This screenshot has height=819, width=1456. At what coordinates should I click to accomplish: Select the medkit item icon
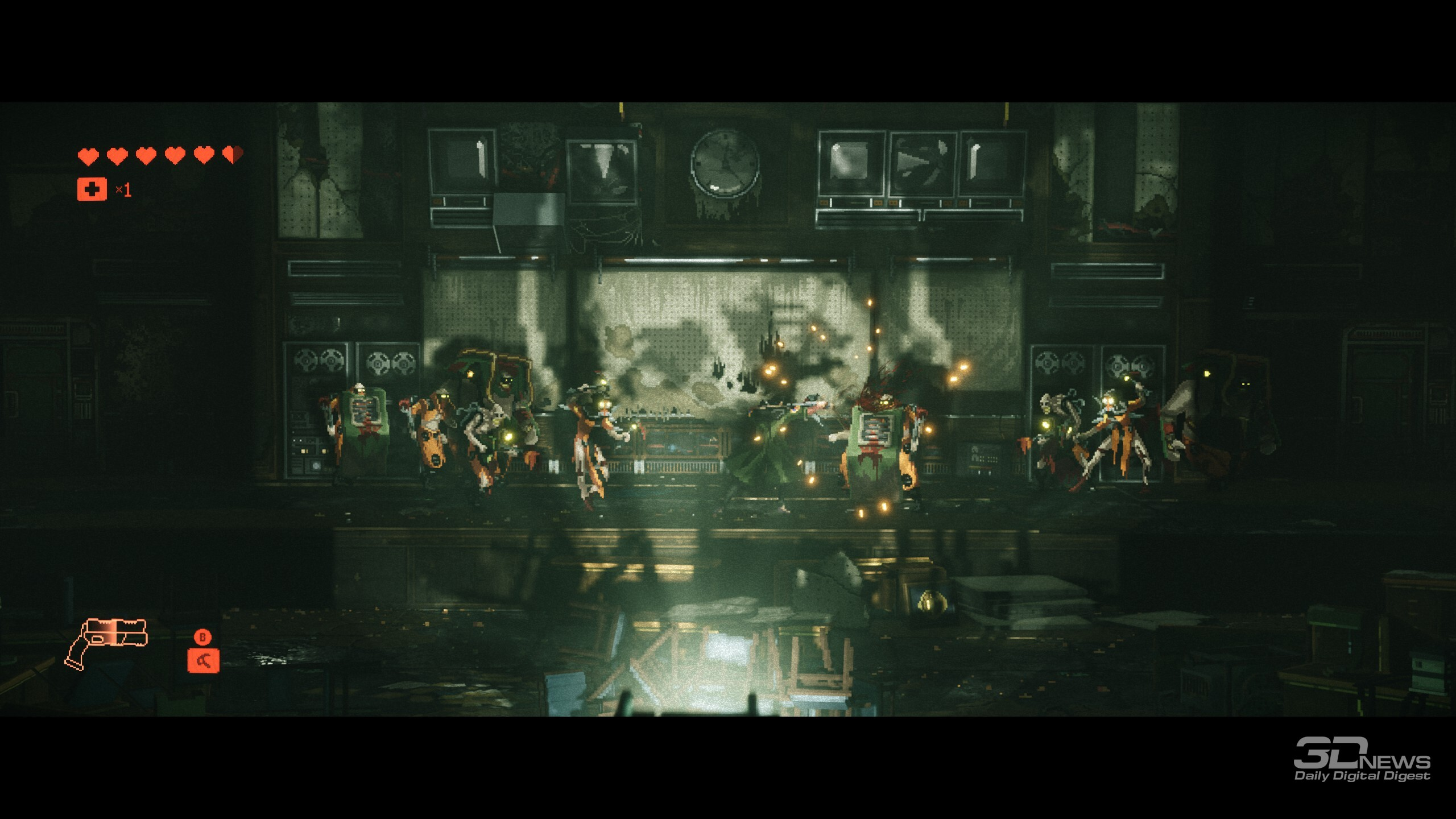[x=92, y=189]
